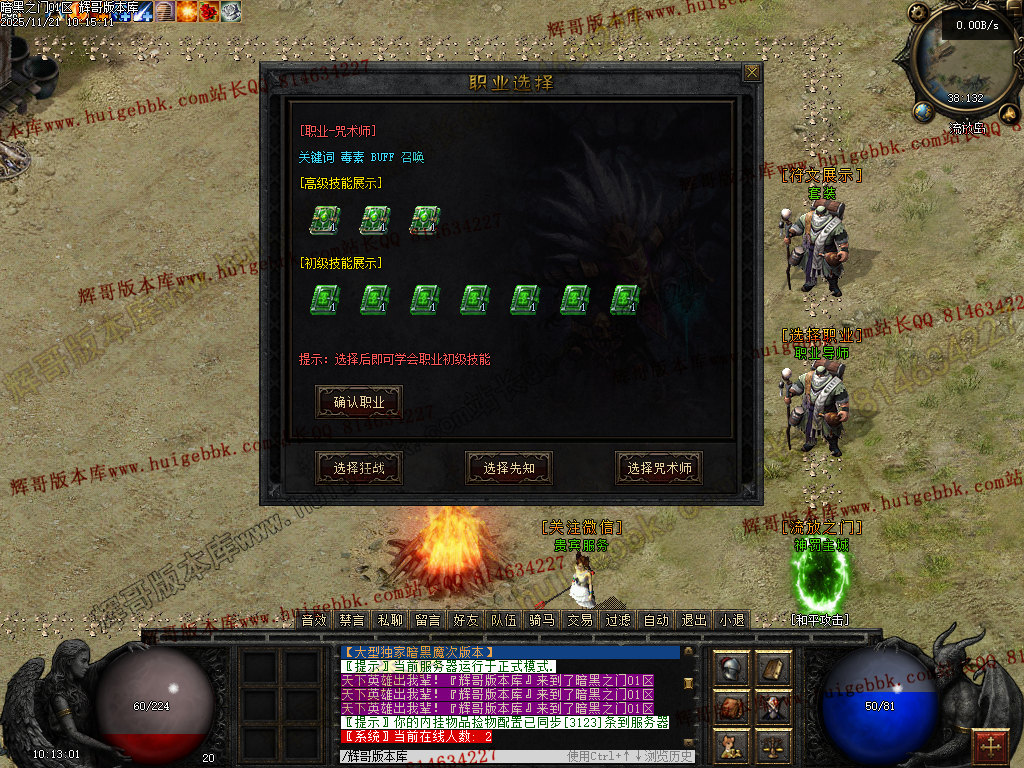This screenshot has height=768, width=1024.
Task: Click the 骑马 mount button
Action: pyautogui.click(x=542, y=620)
